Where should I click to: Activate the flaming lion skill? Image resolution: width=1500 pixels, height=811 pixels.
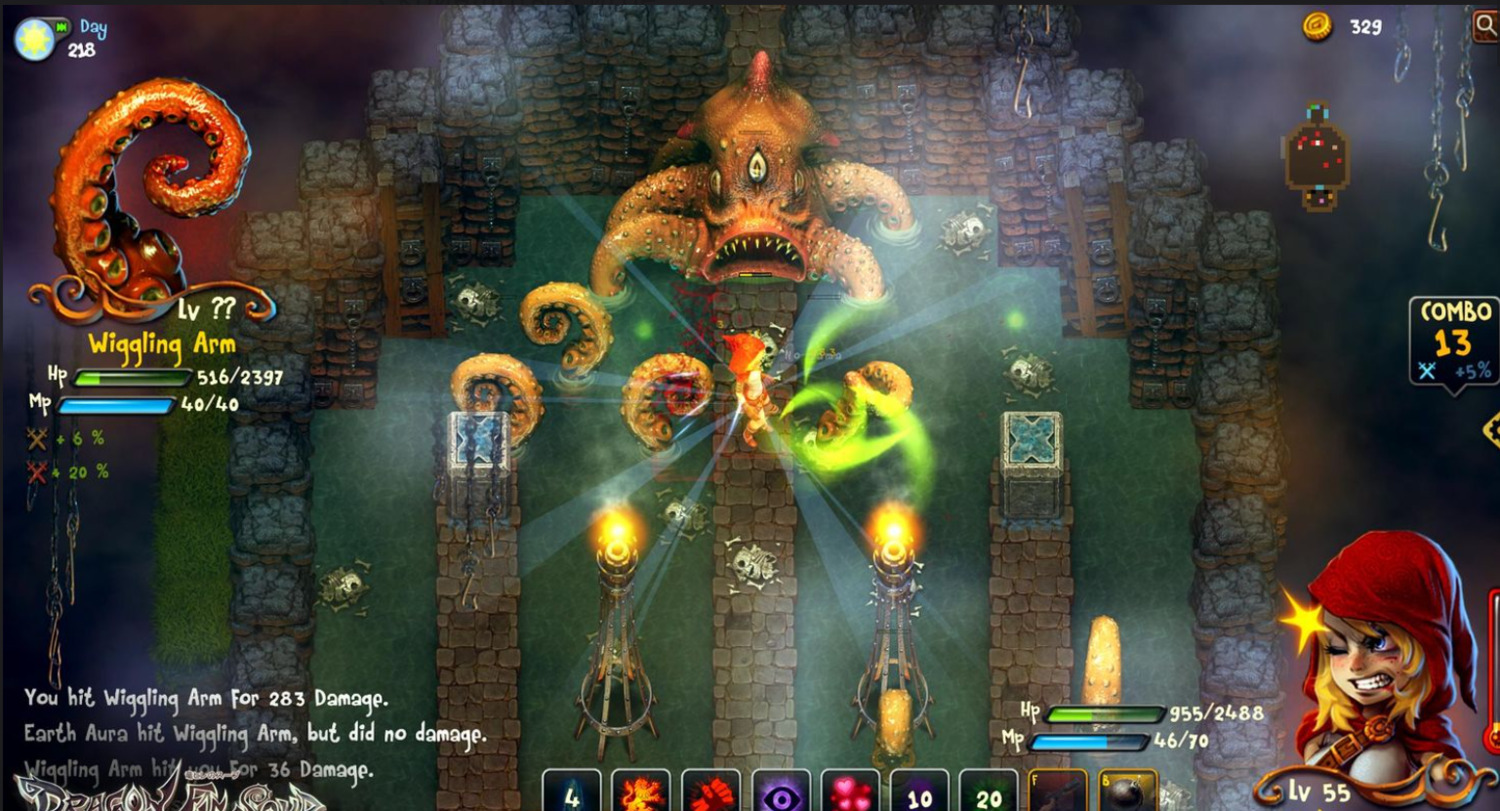[641, 791]
